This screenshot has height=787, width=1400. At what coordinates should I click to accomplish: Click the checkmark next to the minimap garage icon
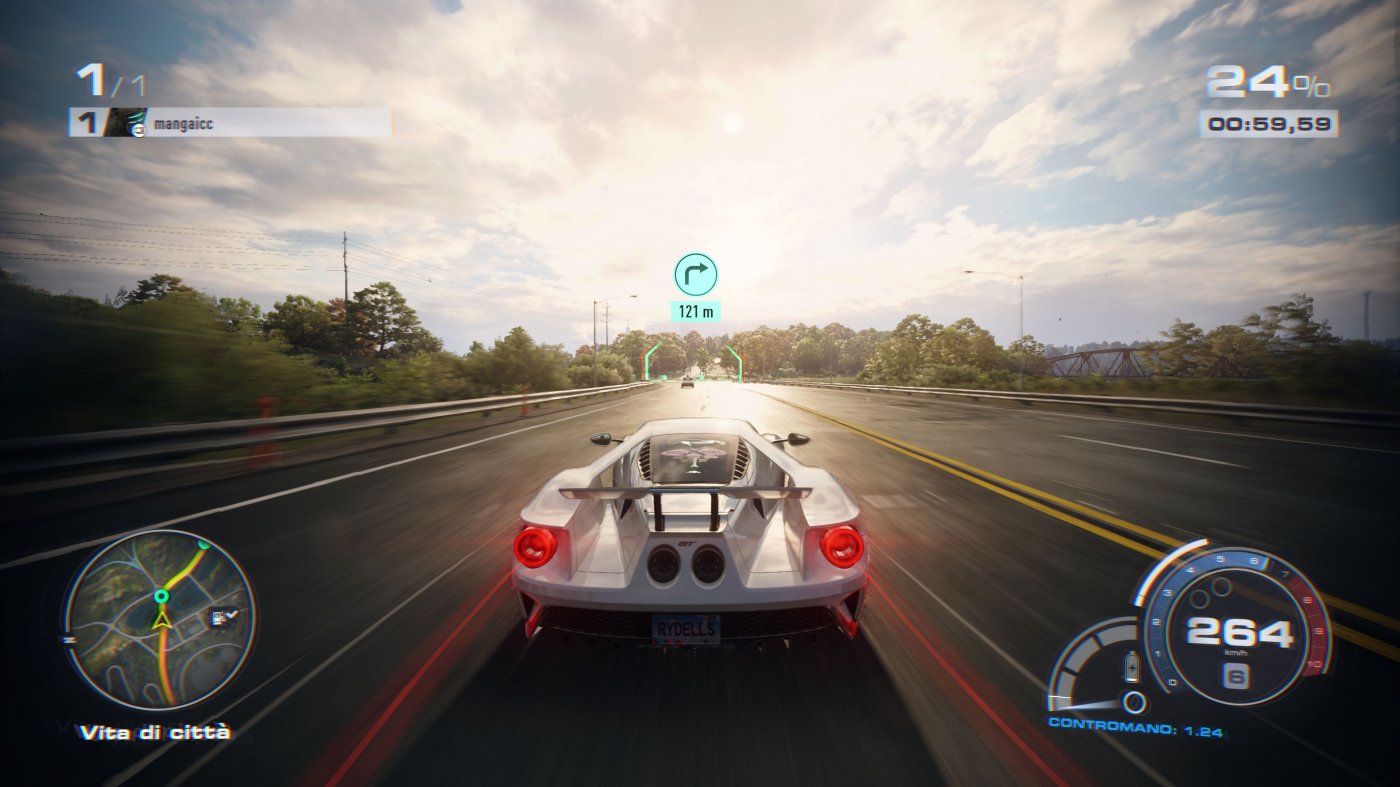(x=233, y=614)
